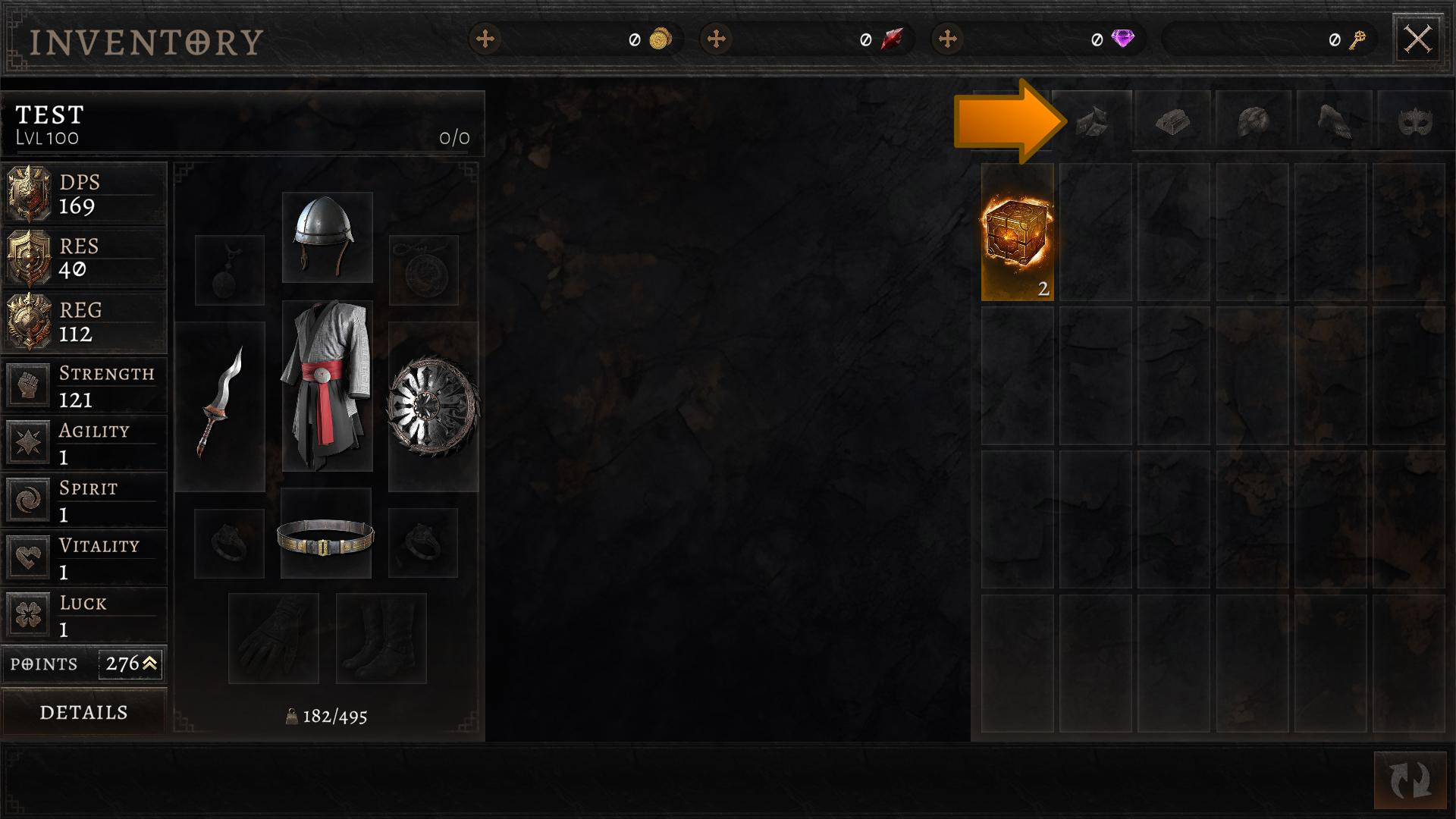Select the equipped wavy dagger
Viewport: 1456px width, 819px height.
(220, 406)
